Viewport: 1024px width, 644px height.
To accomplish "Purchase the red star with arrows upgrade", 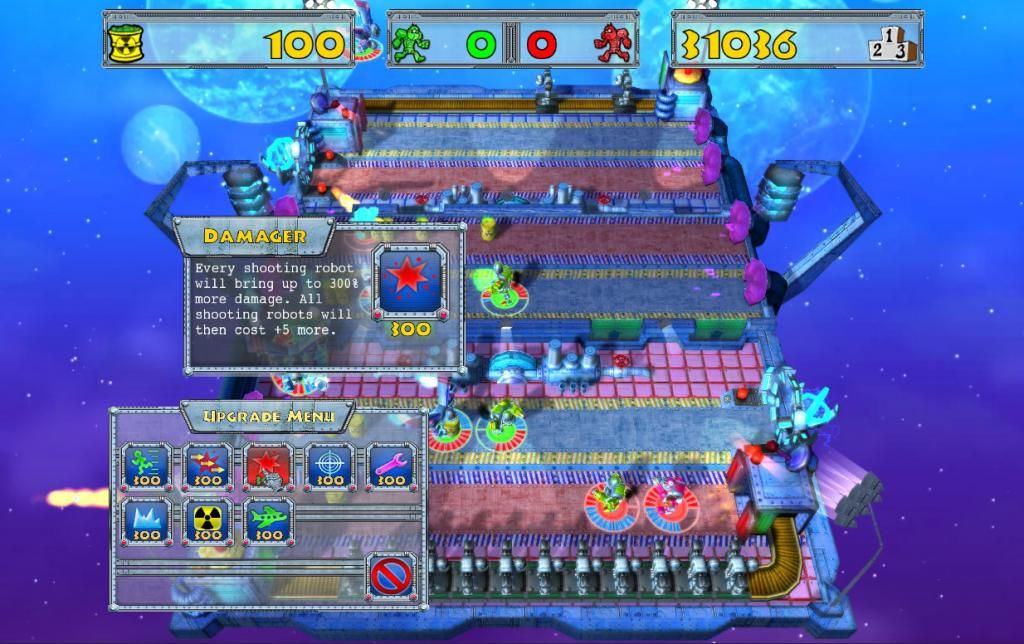I will tap(207, 467).
